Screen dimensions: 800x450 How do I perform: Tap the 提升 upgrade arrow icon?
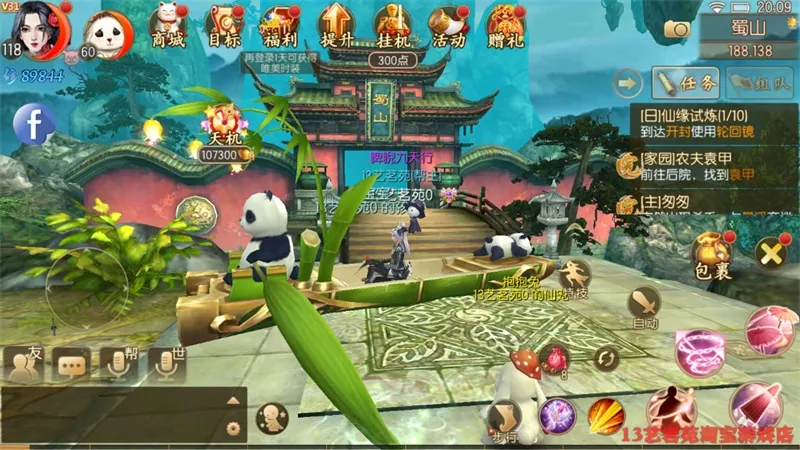[x=335, y=24]
